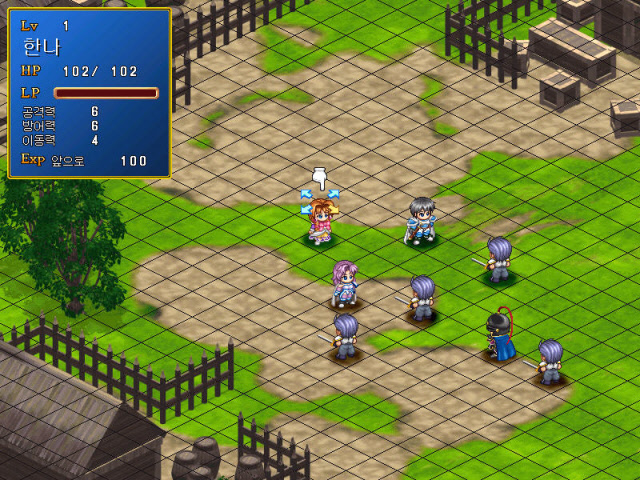Target the blue-robed archer with the red bow

pos(500,338)
